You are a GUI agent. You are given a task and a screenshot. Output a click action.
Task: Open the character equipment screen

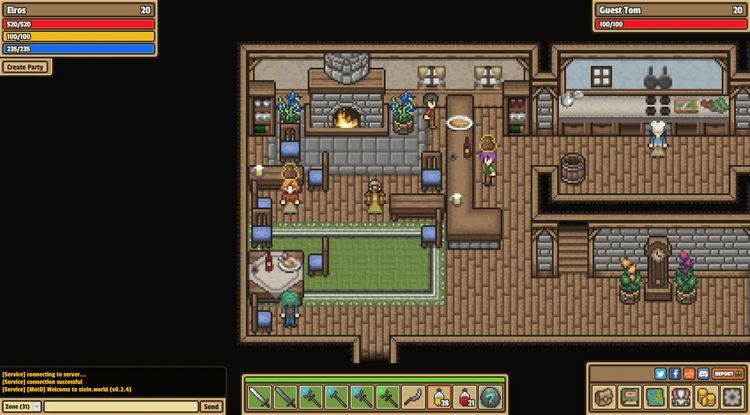(x=681, y=396)
